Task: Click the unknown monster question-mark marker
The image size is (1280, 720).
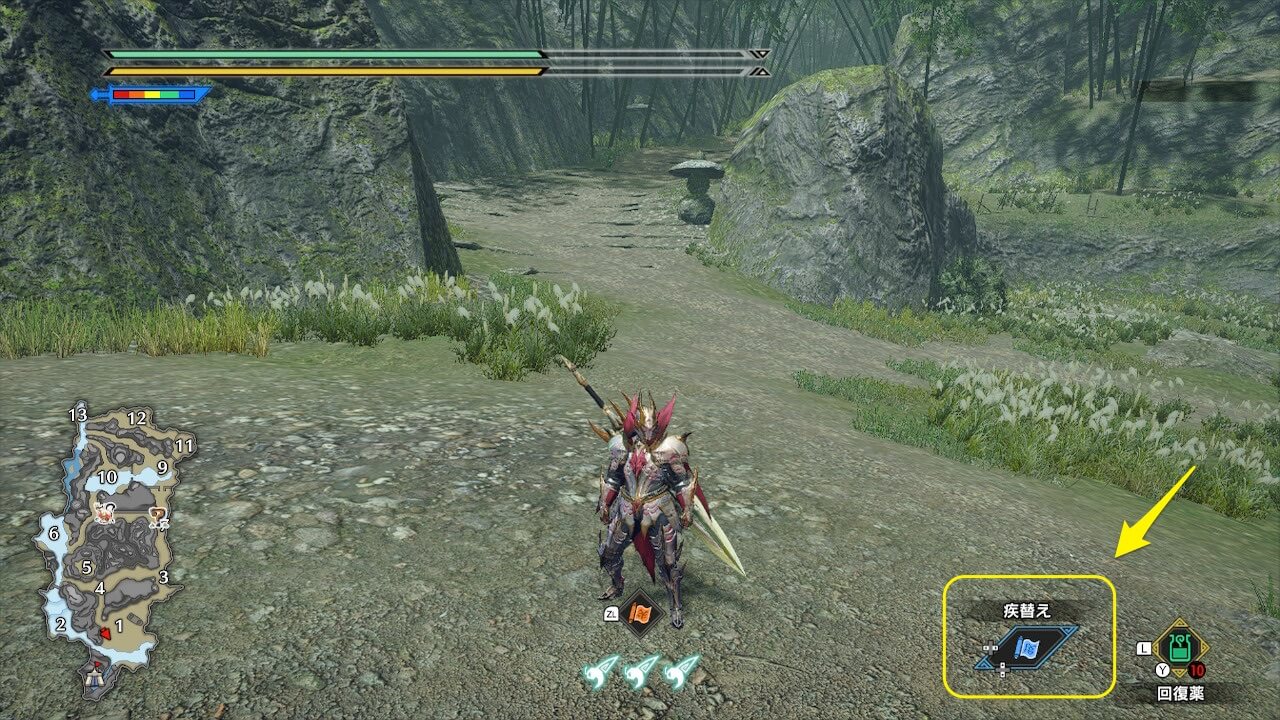Action: coord(157,517)
